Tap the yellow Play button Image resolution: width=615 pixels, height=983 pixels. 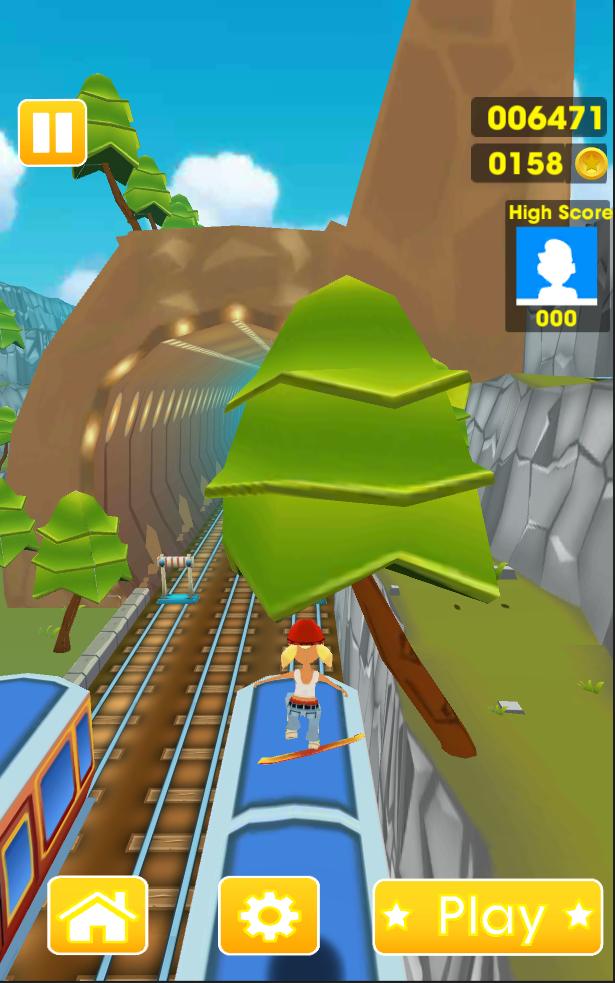point(488,916)
